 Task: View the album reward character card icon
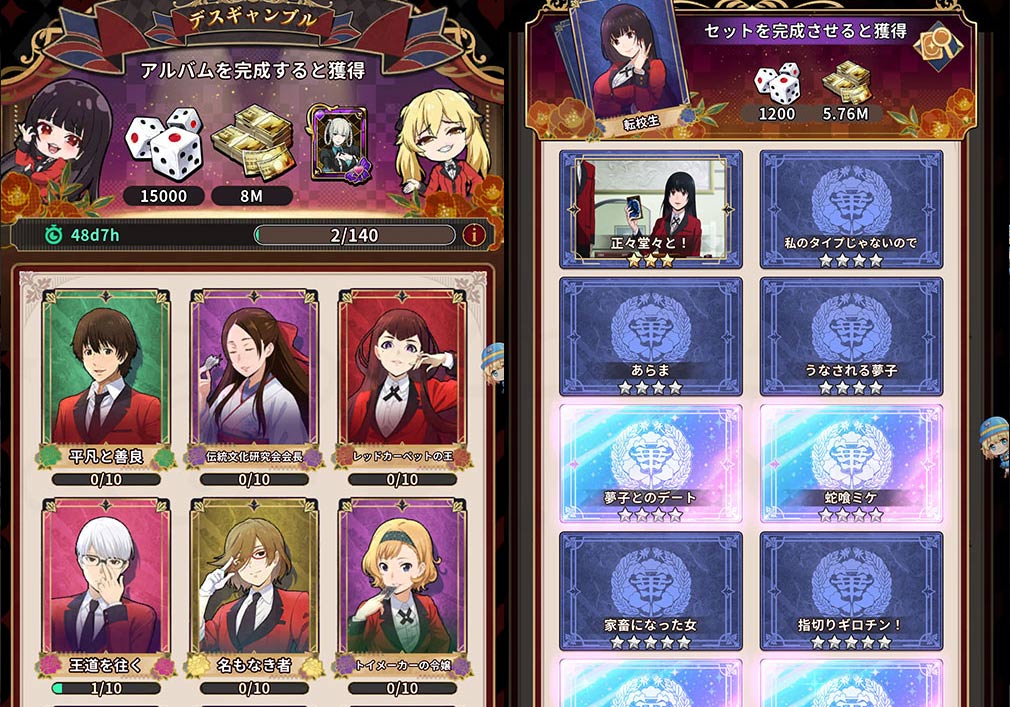(x=339, y=145)
